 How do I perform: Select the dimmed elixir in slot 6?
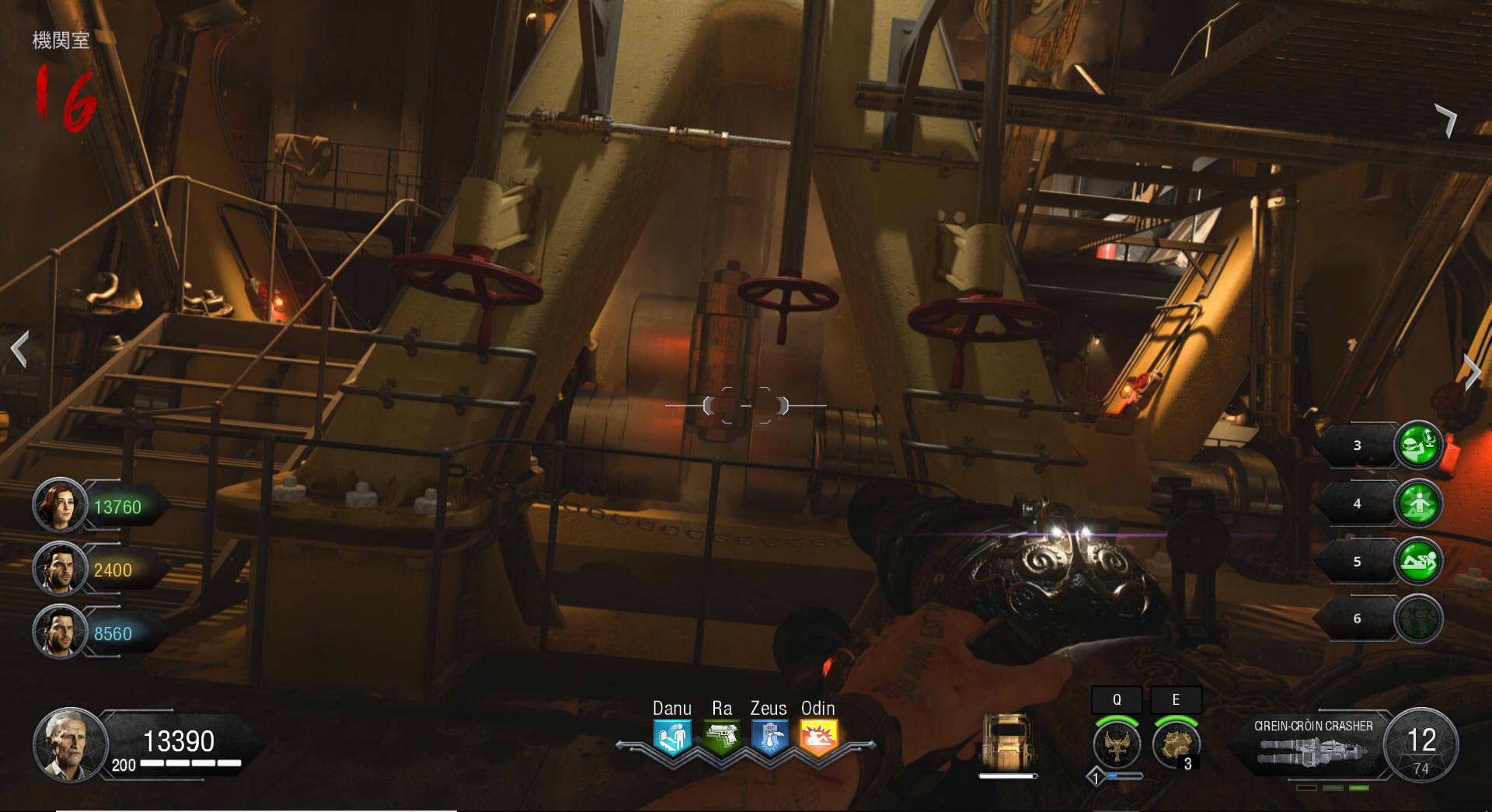click(x=1418, y=619)
